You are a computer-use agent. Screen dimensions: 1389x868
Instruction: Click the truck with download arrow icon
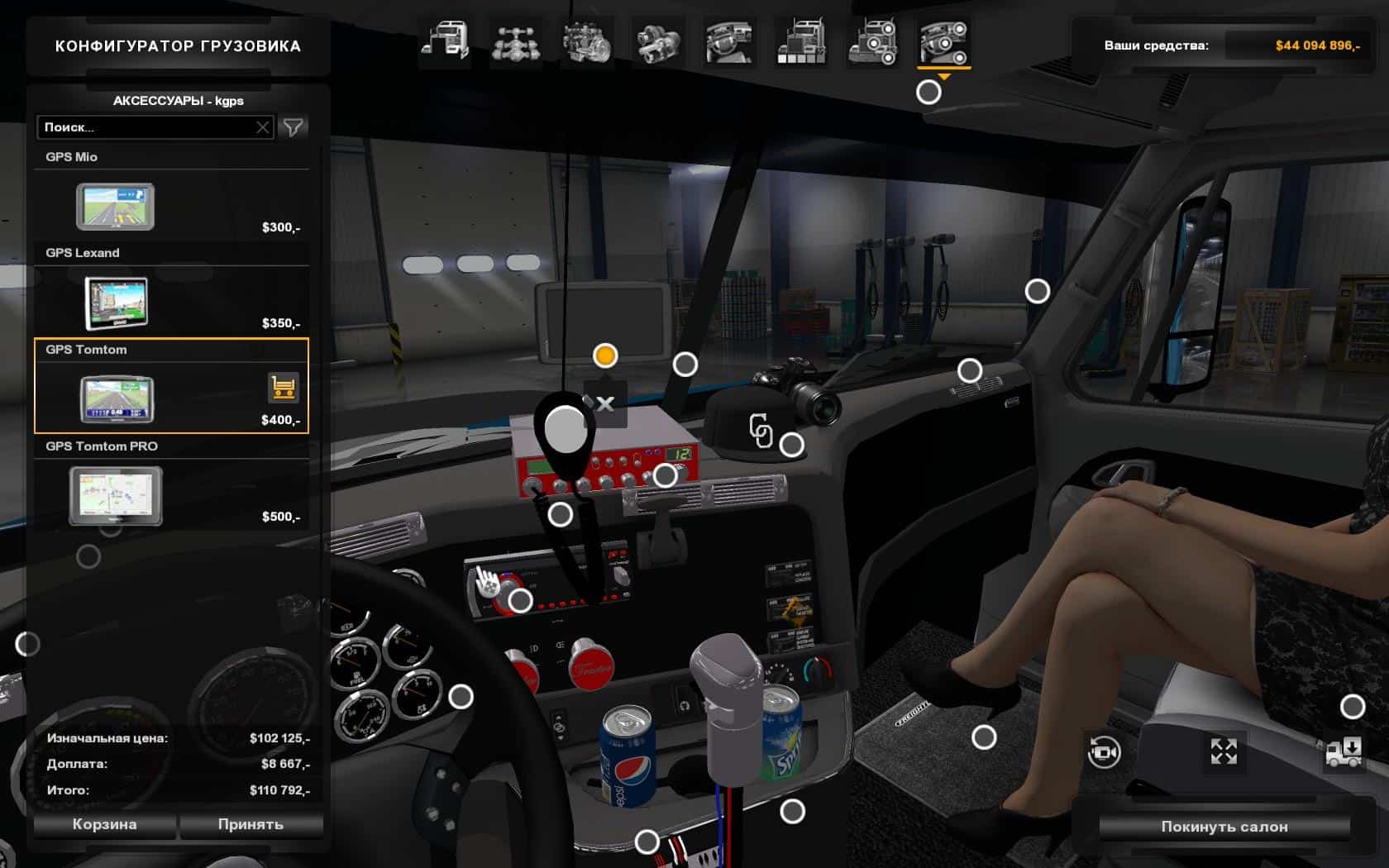(1344, 752)
